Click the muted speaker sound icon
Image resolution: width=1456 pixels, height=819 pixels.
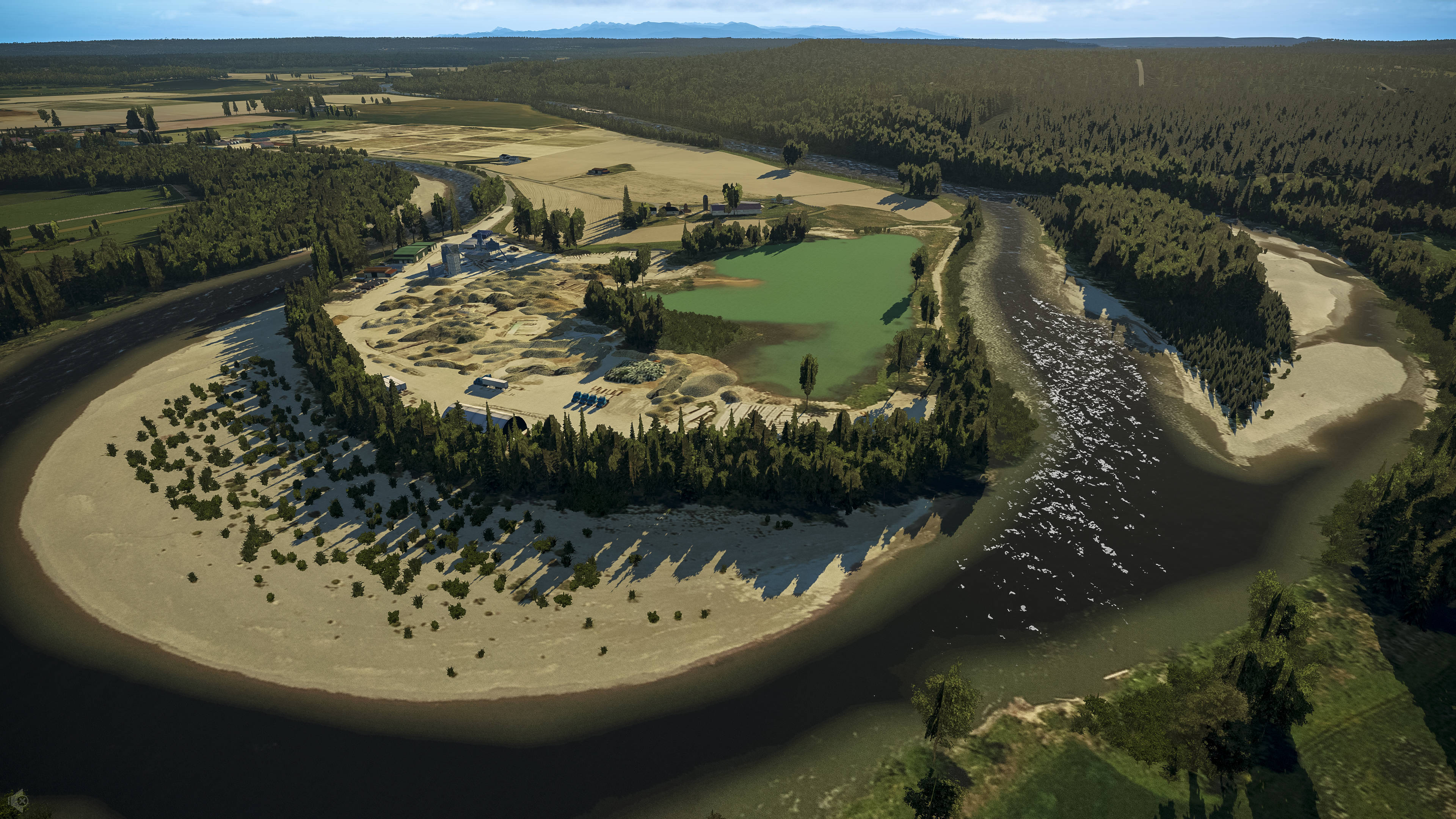[19, 800]
